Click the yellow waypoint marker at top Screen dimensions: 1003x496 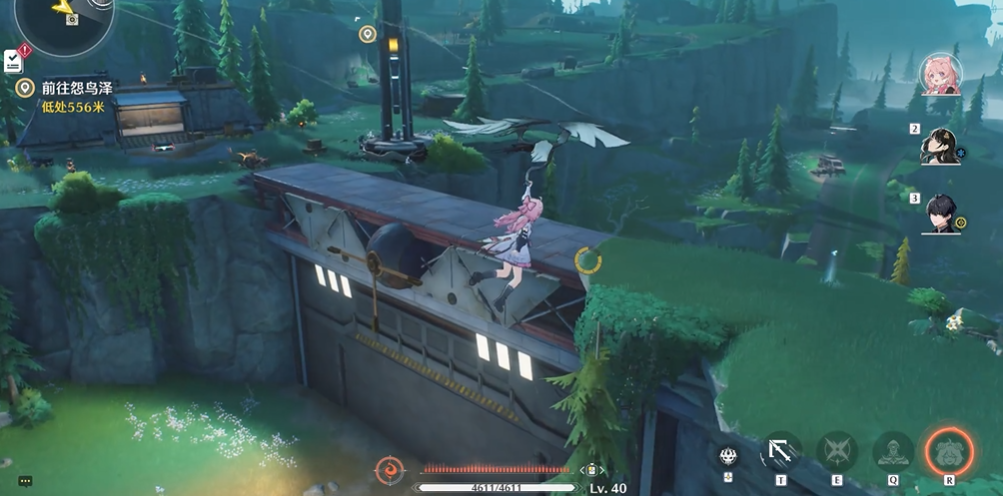click(367, 34)
